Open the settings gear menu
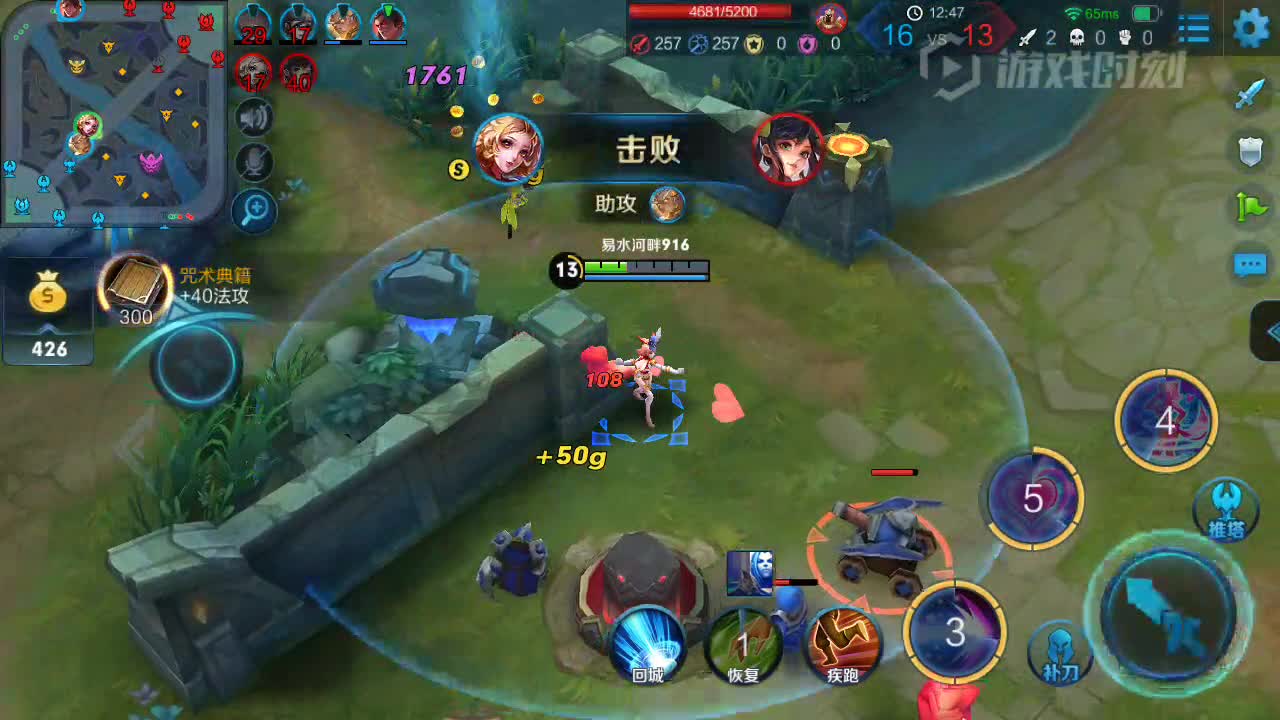 [1251, 28]
